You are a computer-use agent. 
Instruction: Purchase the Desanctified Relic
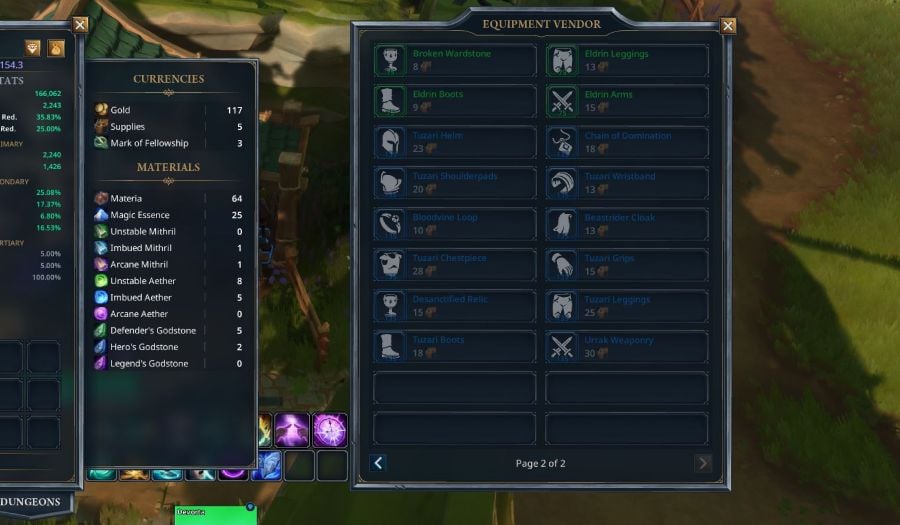454,306
